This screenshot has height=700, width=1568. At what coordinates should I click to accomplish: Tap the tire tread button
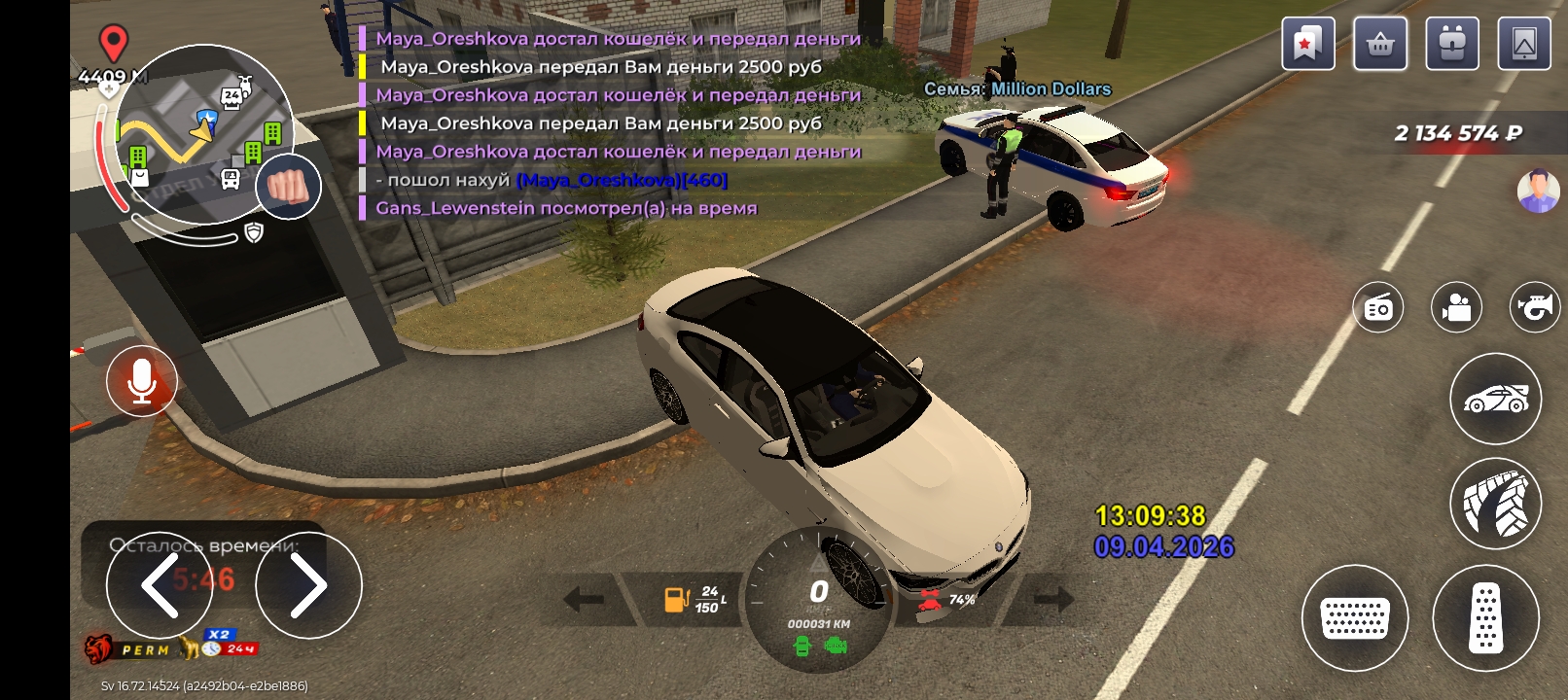1496,504
